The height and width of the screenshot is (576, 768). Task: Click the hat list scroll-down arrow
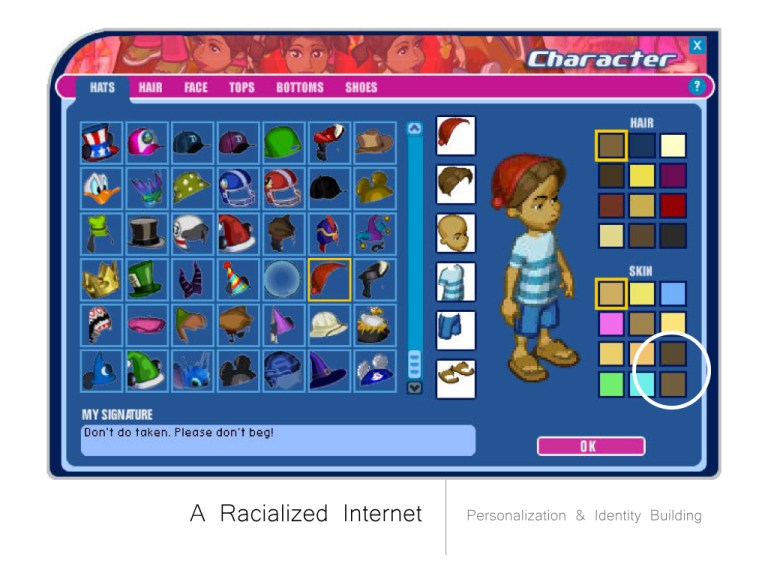click(415, 388)
